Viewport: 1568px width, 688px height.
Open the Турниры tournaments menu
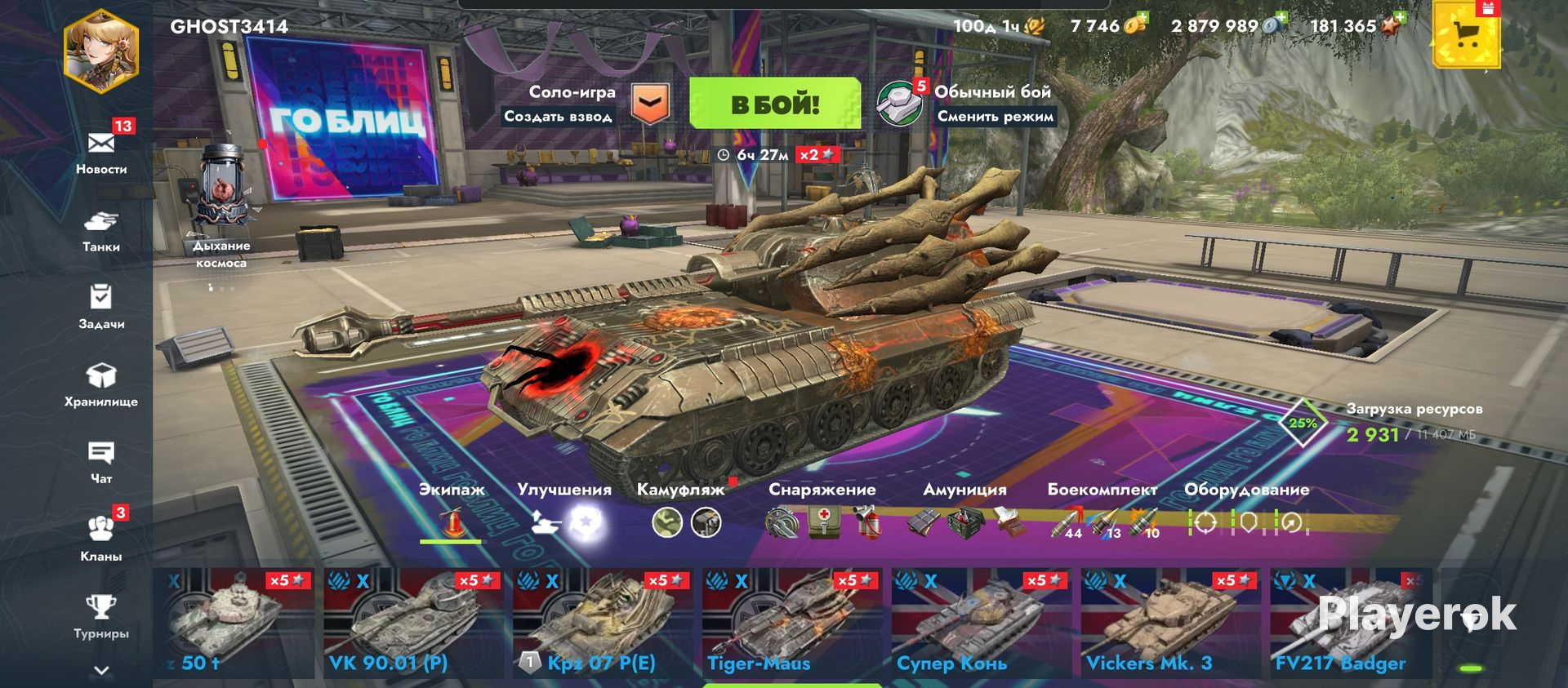(101, 616)
